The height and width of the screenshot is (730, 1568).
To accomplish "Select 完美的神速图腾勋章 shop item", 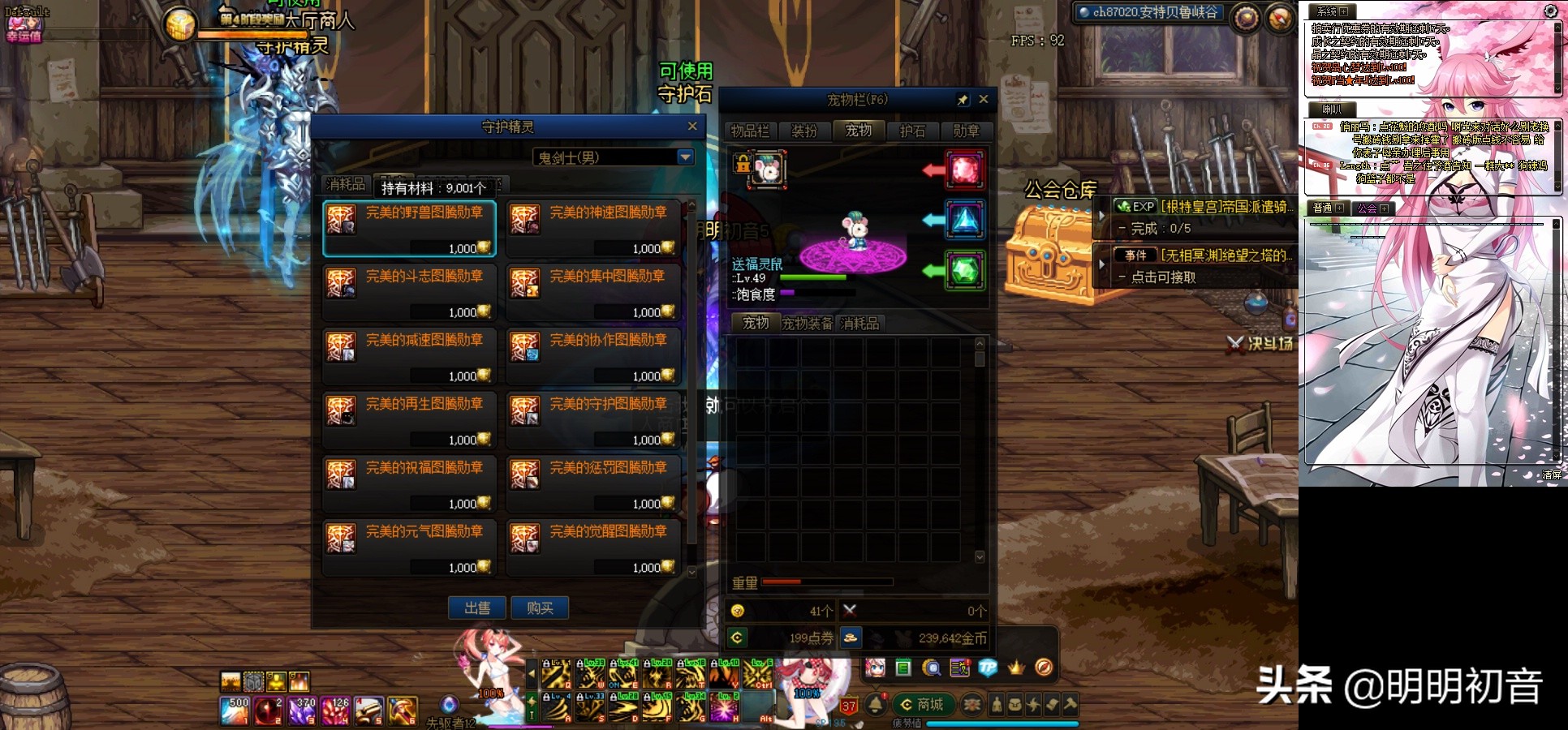I will click(593, 230).
